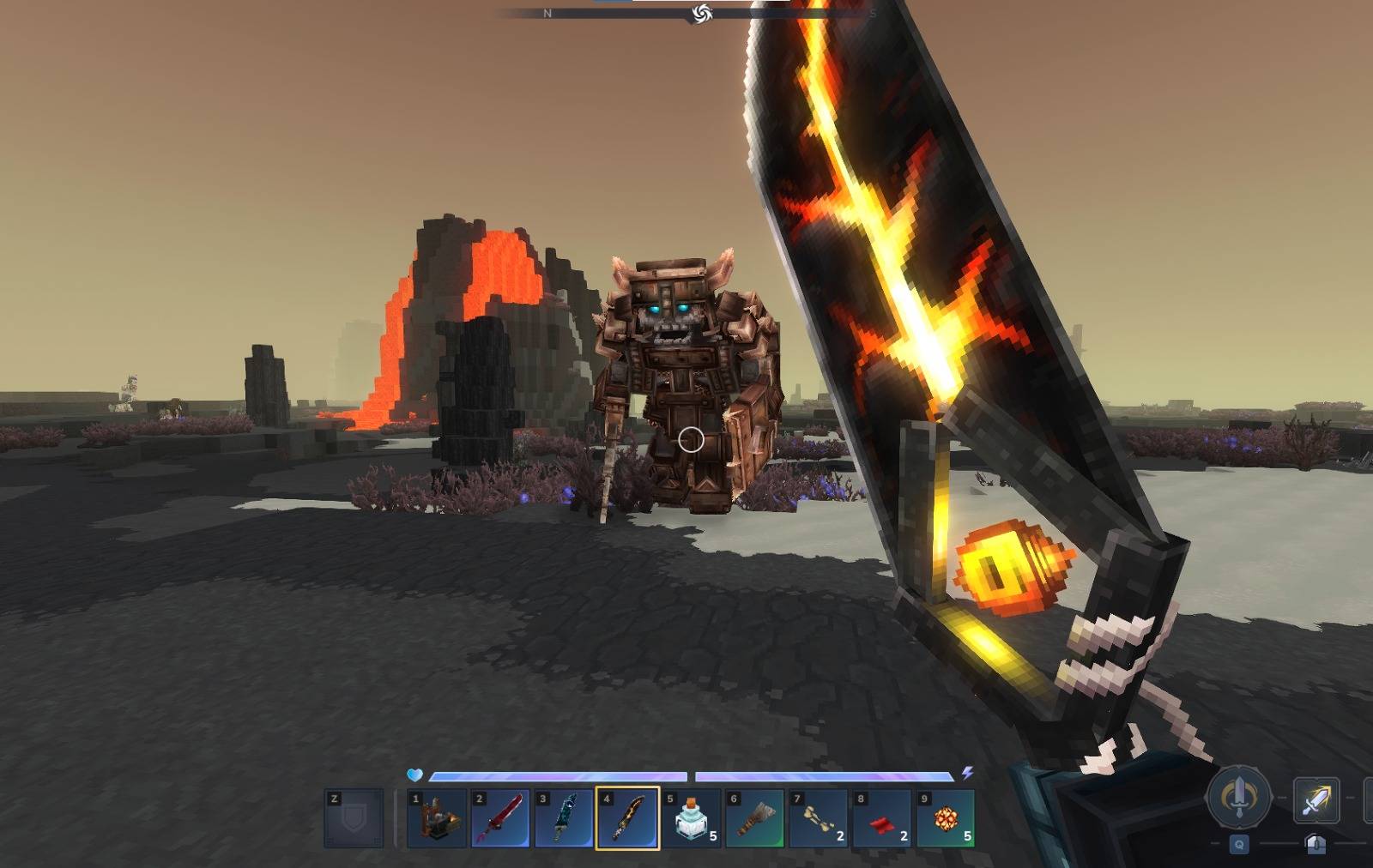Screen dimensions: 1373x868
Task: Select the red cloth item slot
Action: tap(881, 818)
